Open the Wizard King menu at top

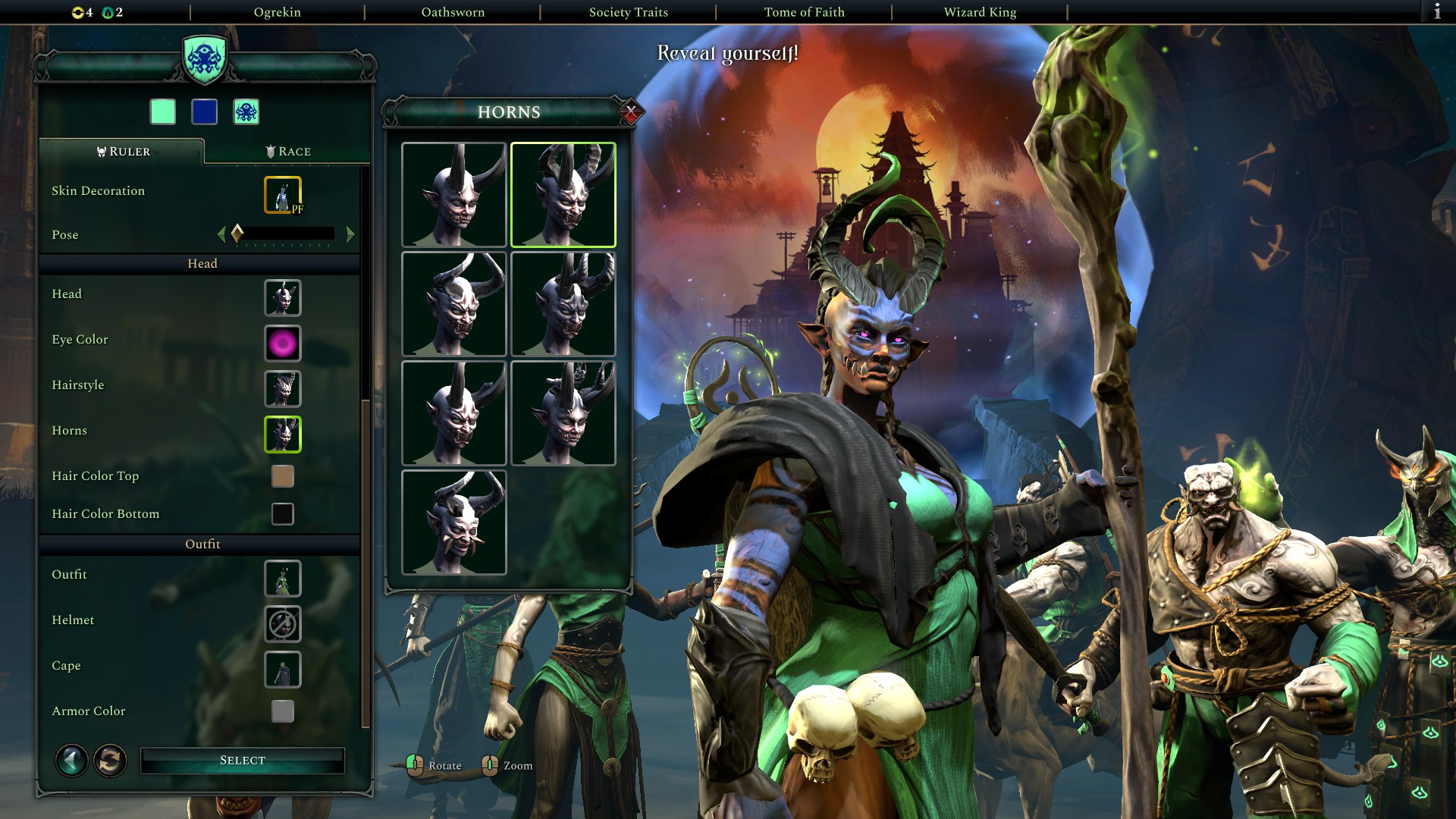(979, 11)
